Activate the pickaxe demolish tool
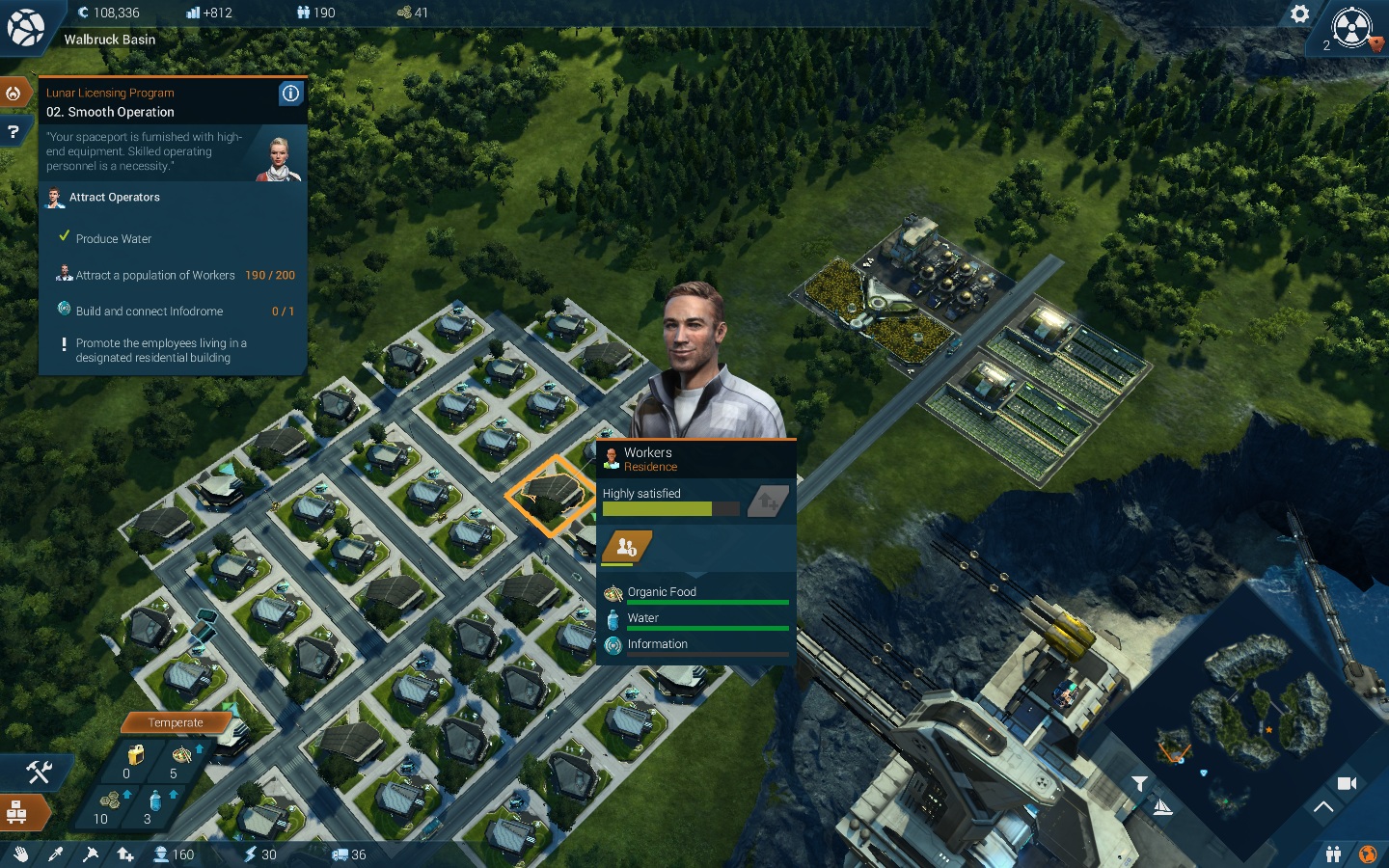The width and height of the screenshot is (1389, 868). tap(91, 854)
